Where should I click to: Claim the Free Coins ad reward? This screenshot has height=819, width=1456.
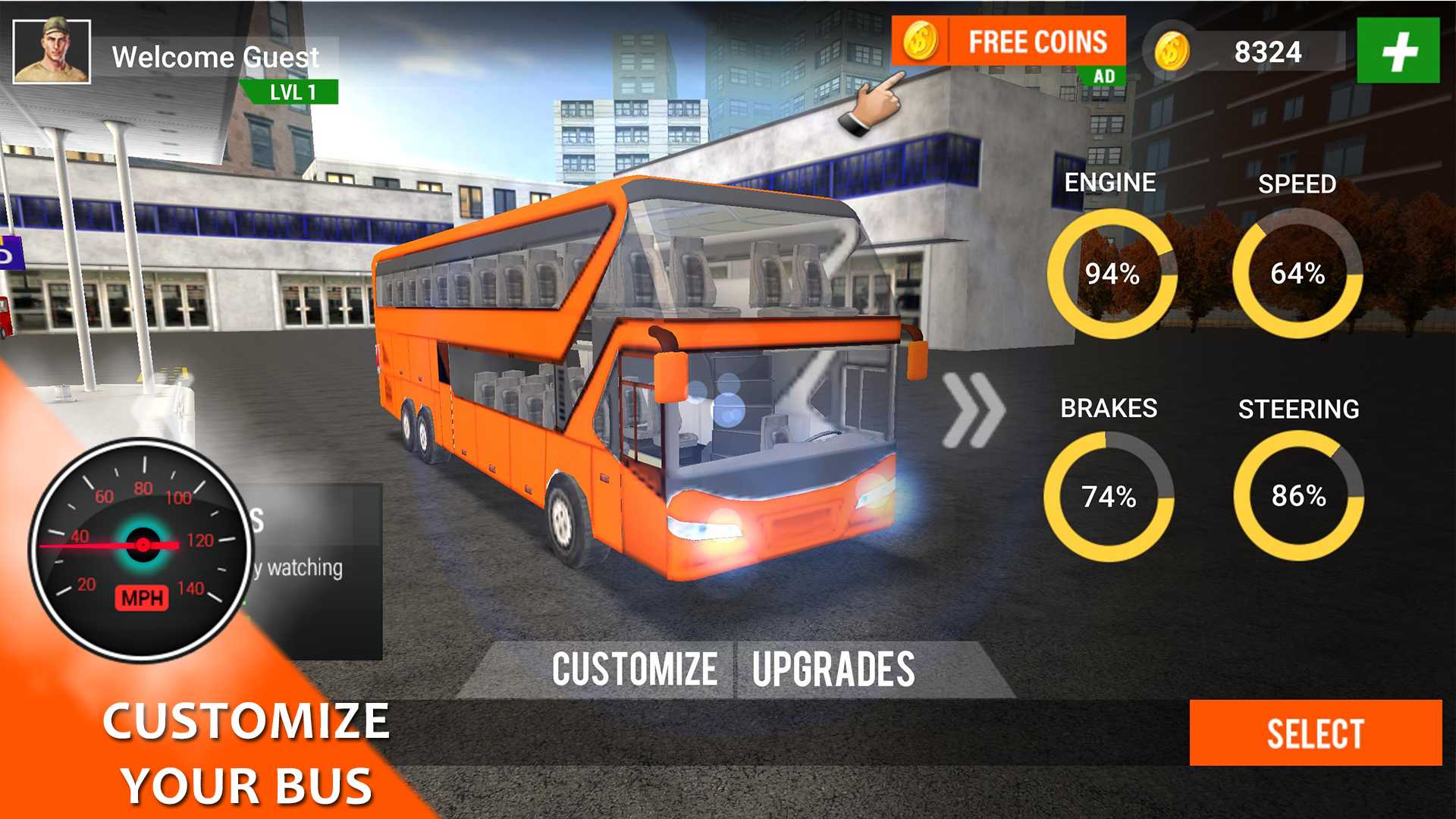click(1009, 42)
